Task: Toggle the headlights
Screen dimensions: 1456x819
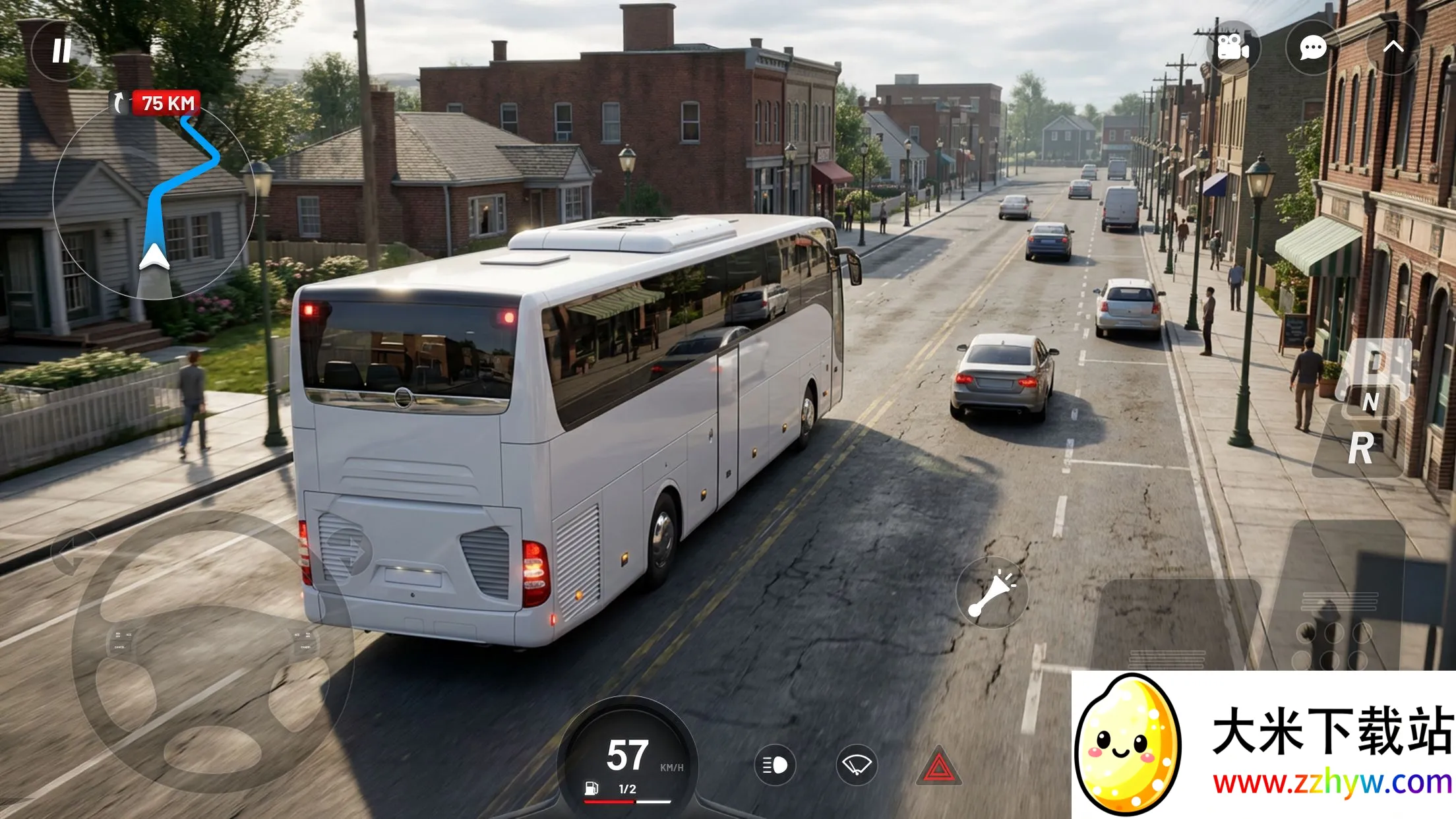Action: pos(775,765)
